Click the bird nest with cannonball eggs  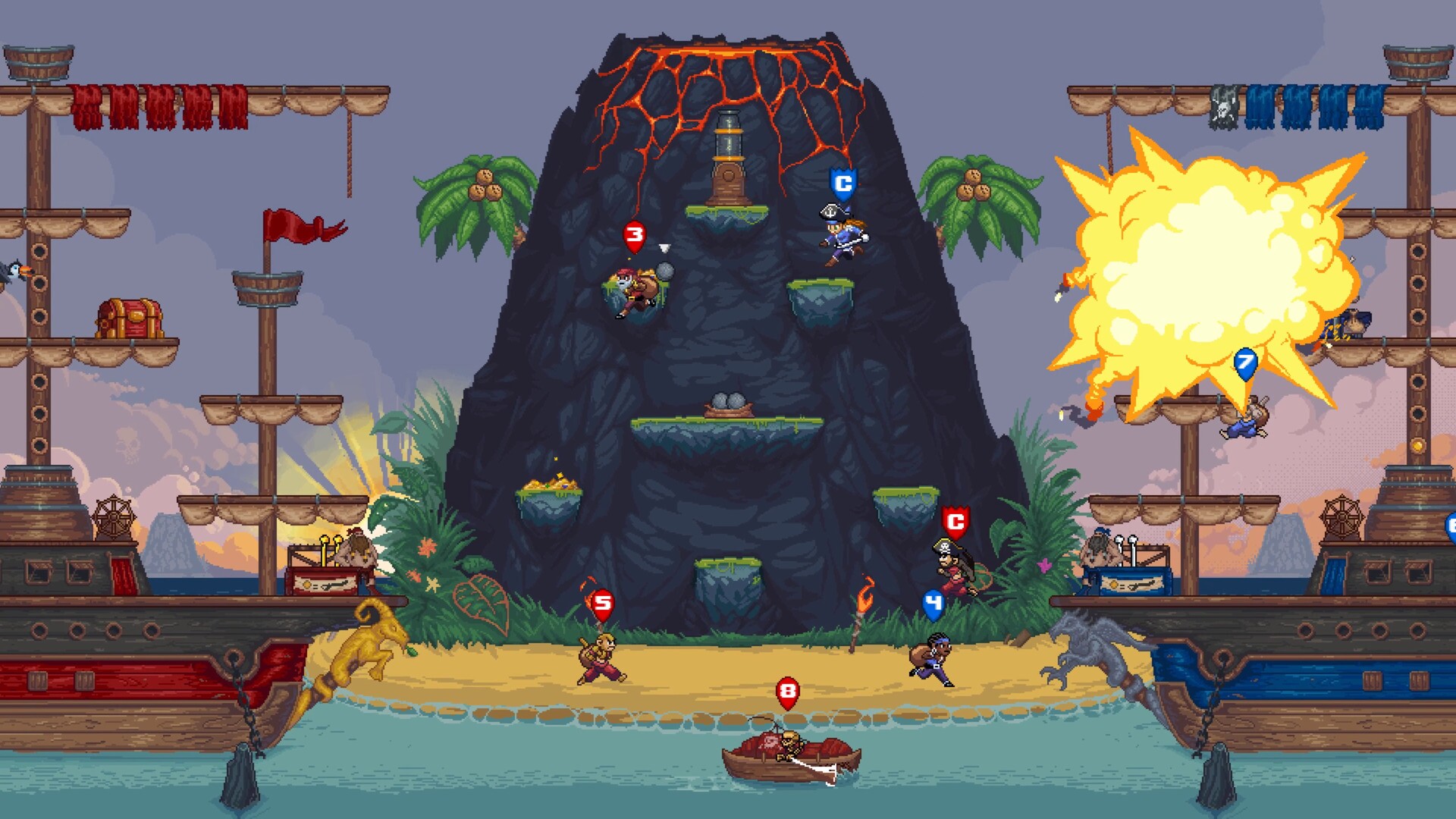click(730, 402)
